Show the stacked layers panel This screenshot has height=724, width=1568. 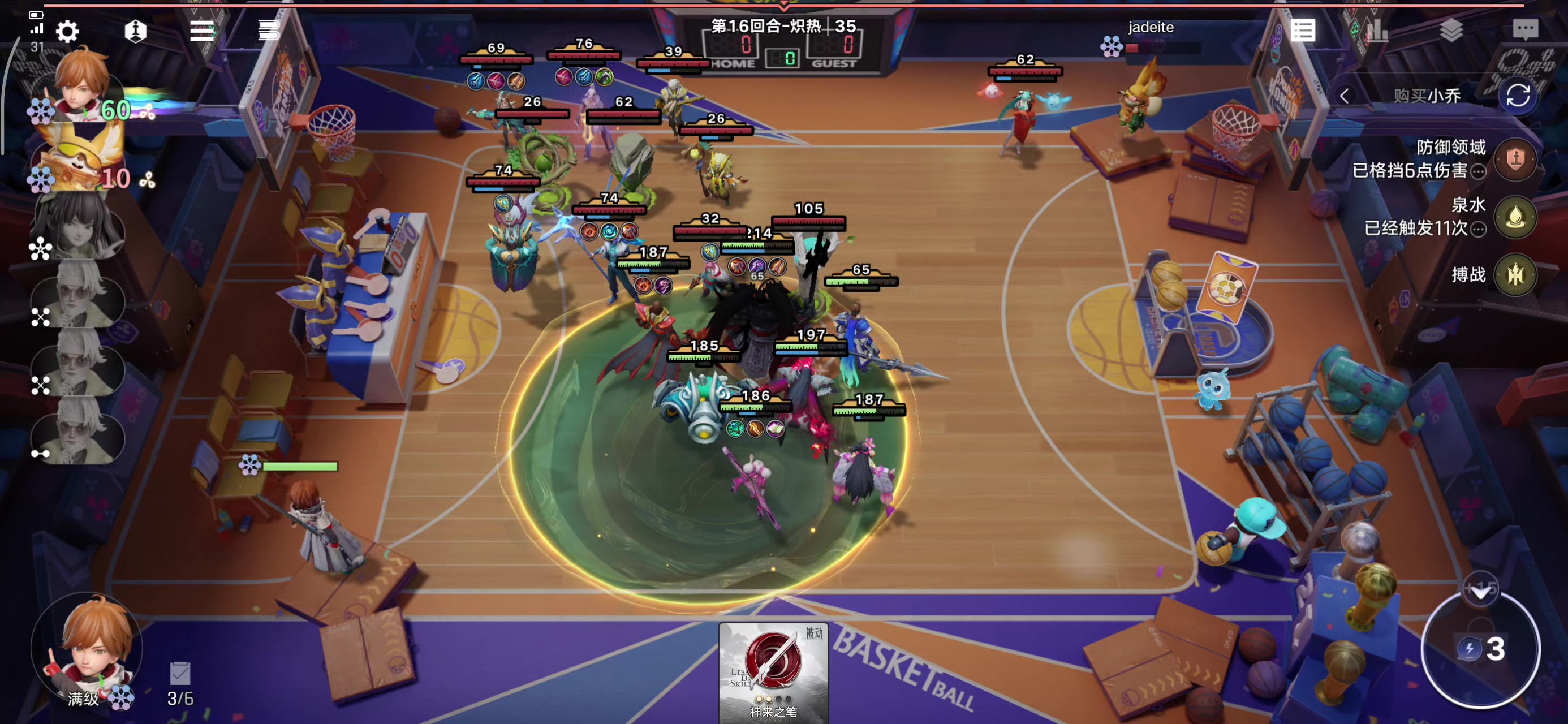(1451, 29)
